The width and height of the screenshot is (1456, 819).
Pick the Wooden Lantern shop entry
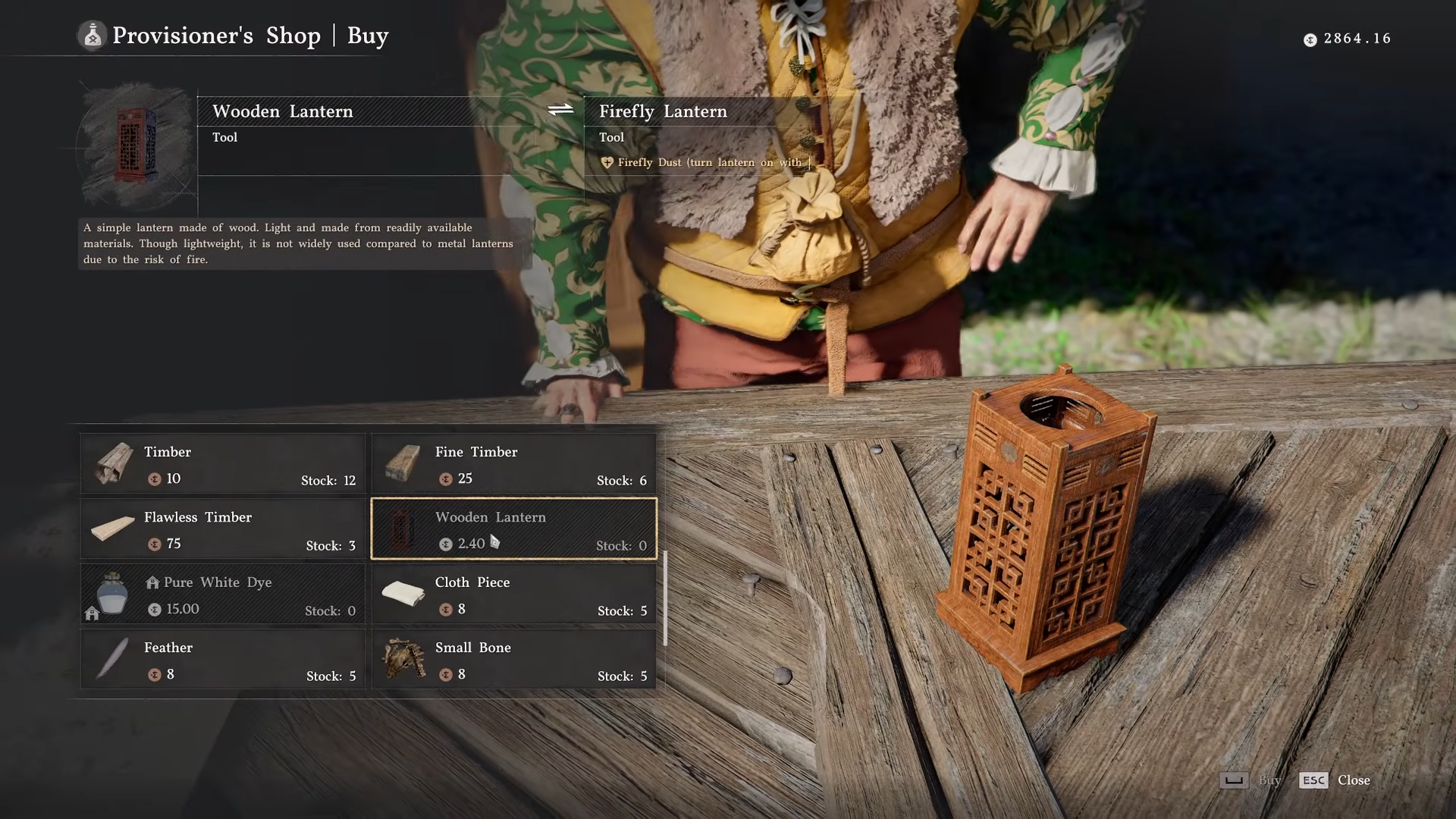pos(513,529)
